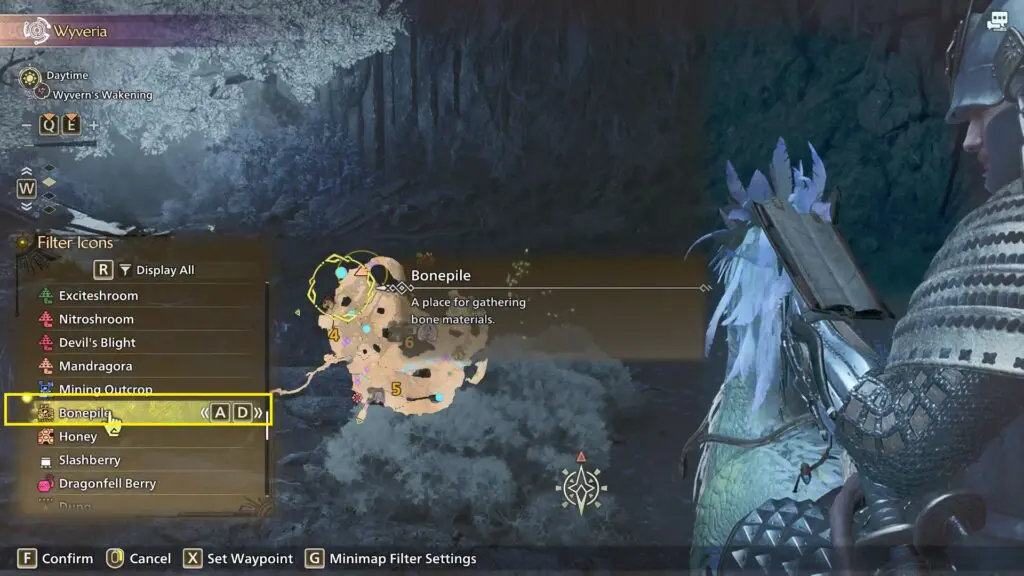Select Exciteshroom in the filter list

coord(98,296)
